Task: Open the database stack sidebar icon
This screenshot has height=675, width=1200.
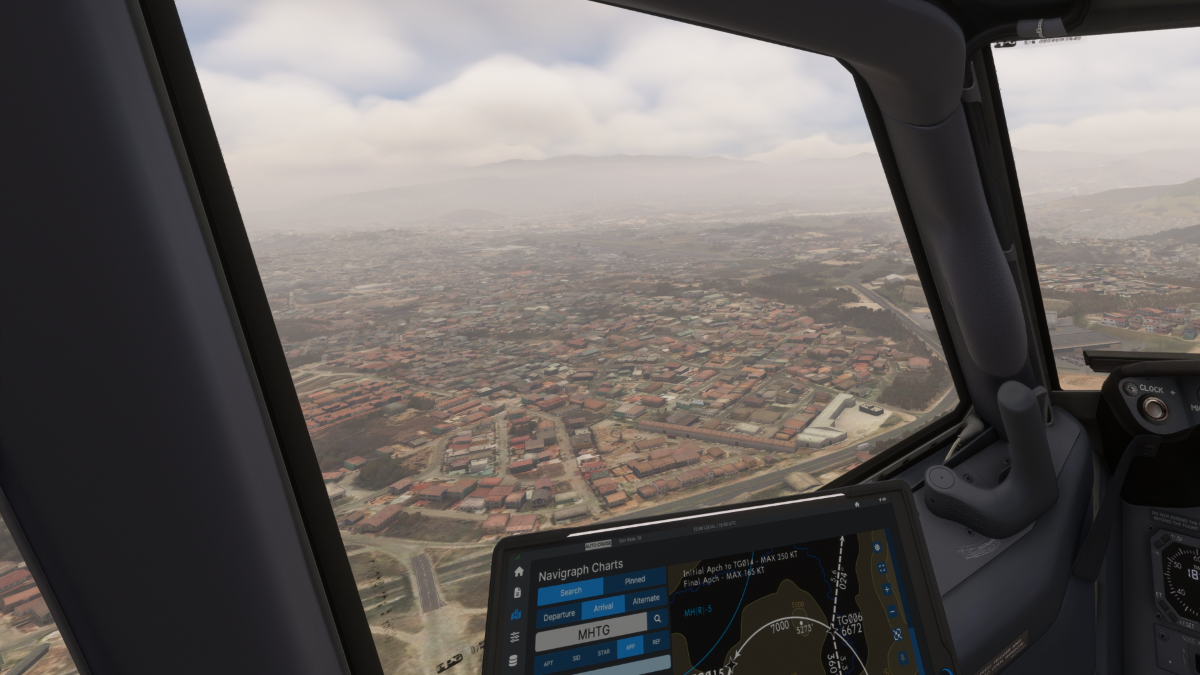Action: 513,660
